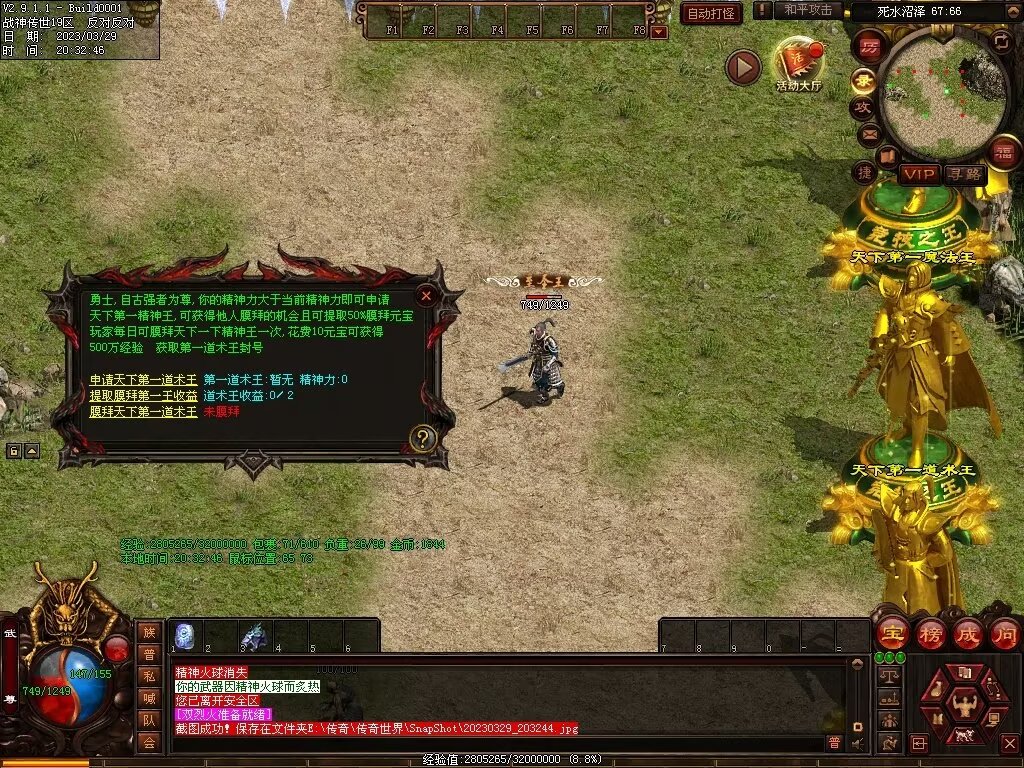Click the round play arrow button

[x=743, y=68]
